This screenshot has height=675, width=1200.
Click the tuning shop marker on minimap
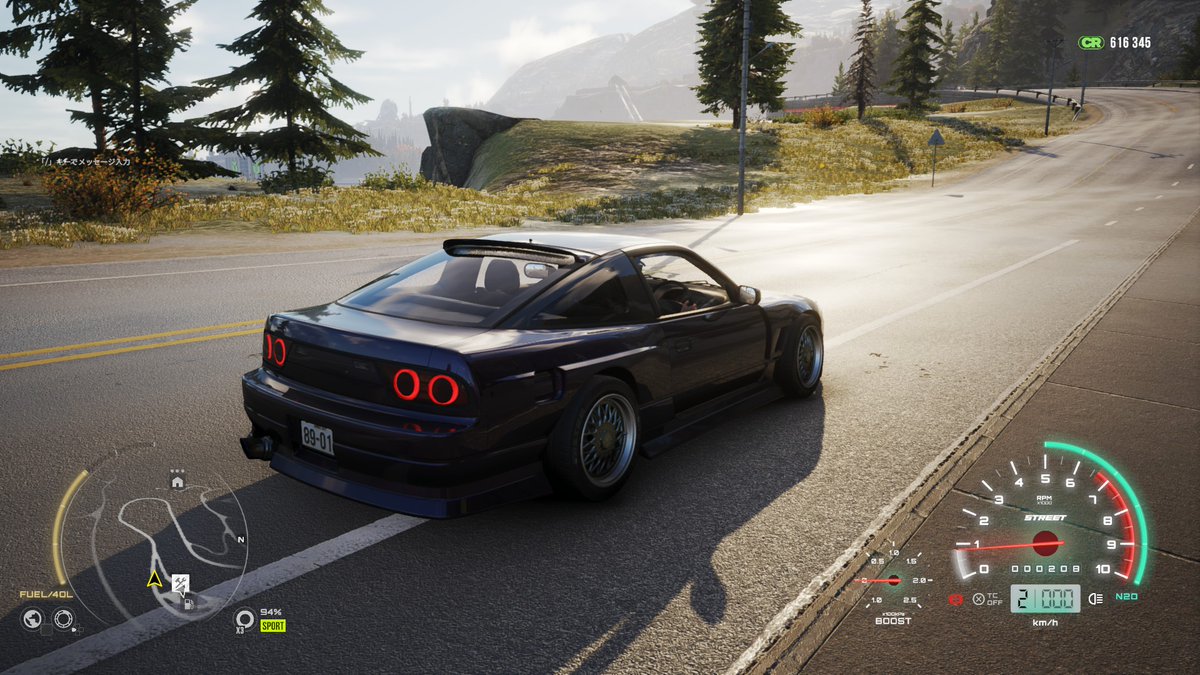pyautogui.click(x=181, y=582)
